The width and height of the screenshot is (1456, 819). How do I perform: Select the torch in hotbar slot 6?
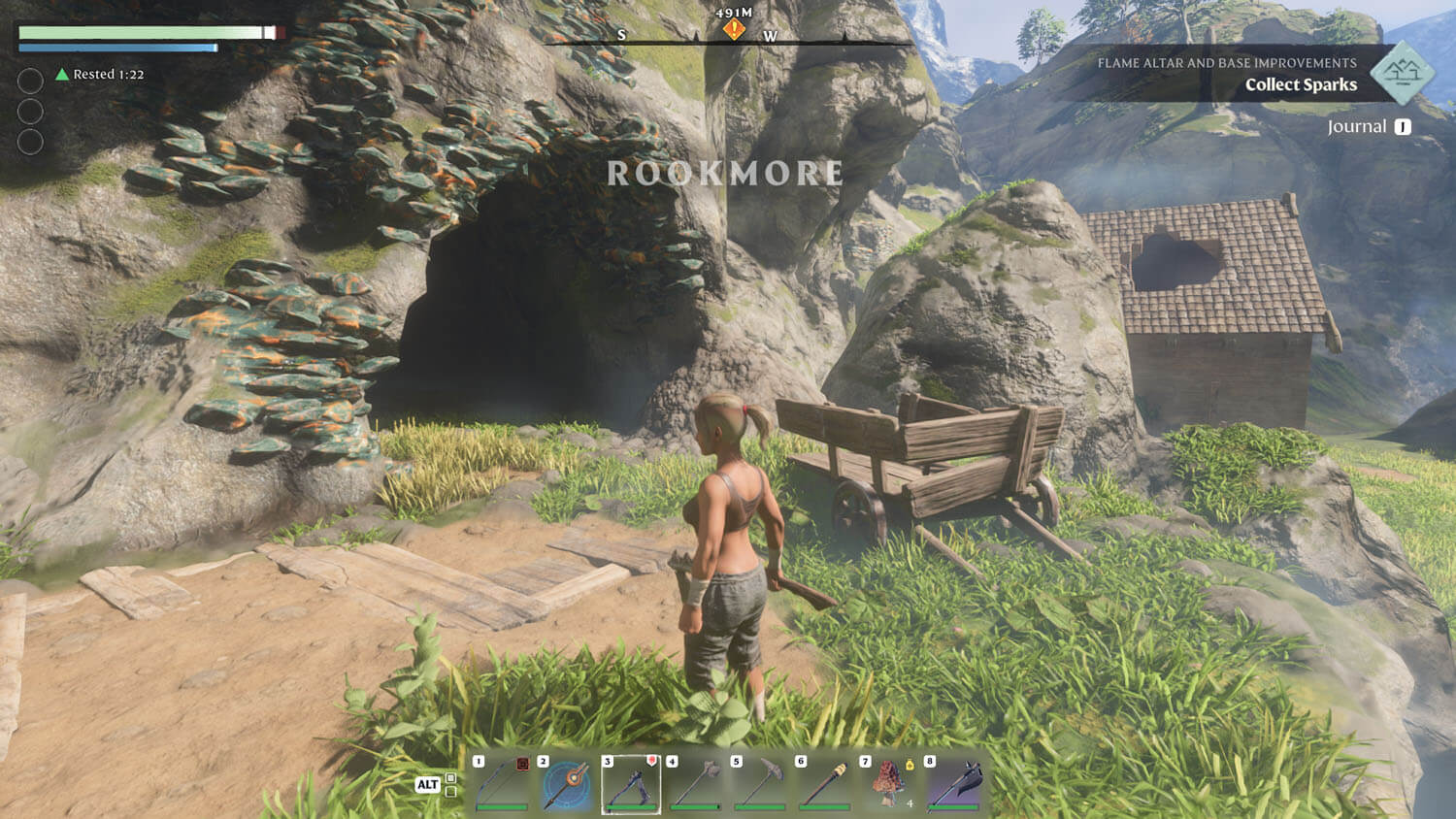click(825, 784)
